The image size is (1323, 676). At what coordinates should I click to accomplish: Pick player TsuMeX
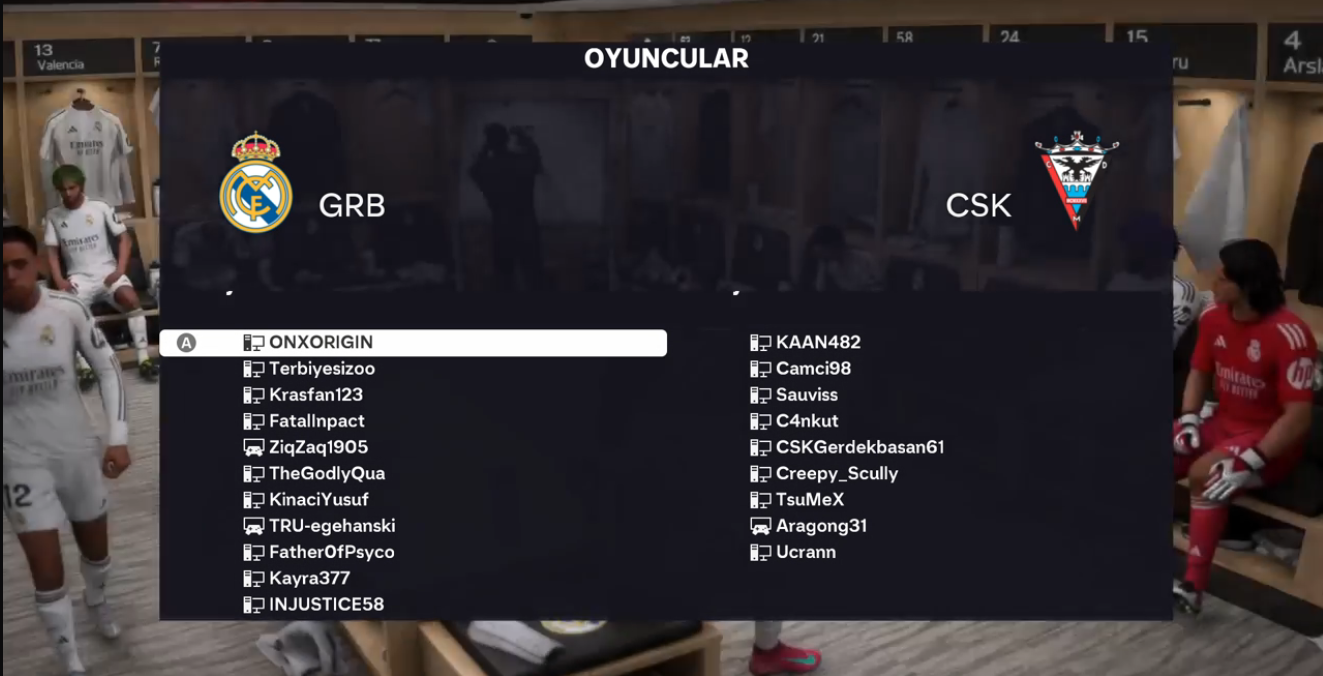tap(809, 499)
